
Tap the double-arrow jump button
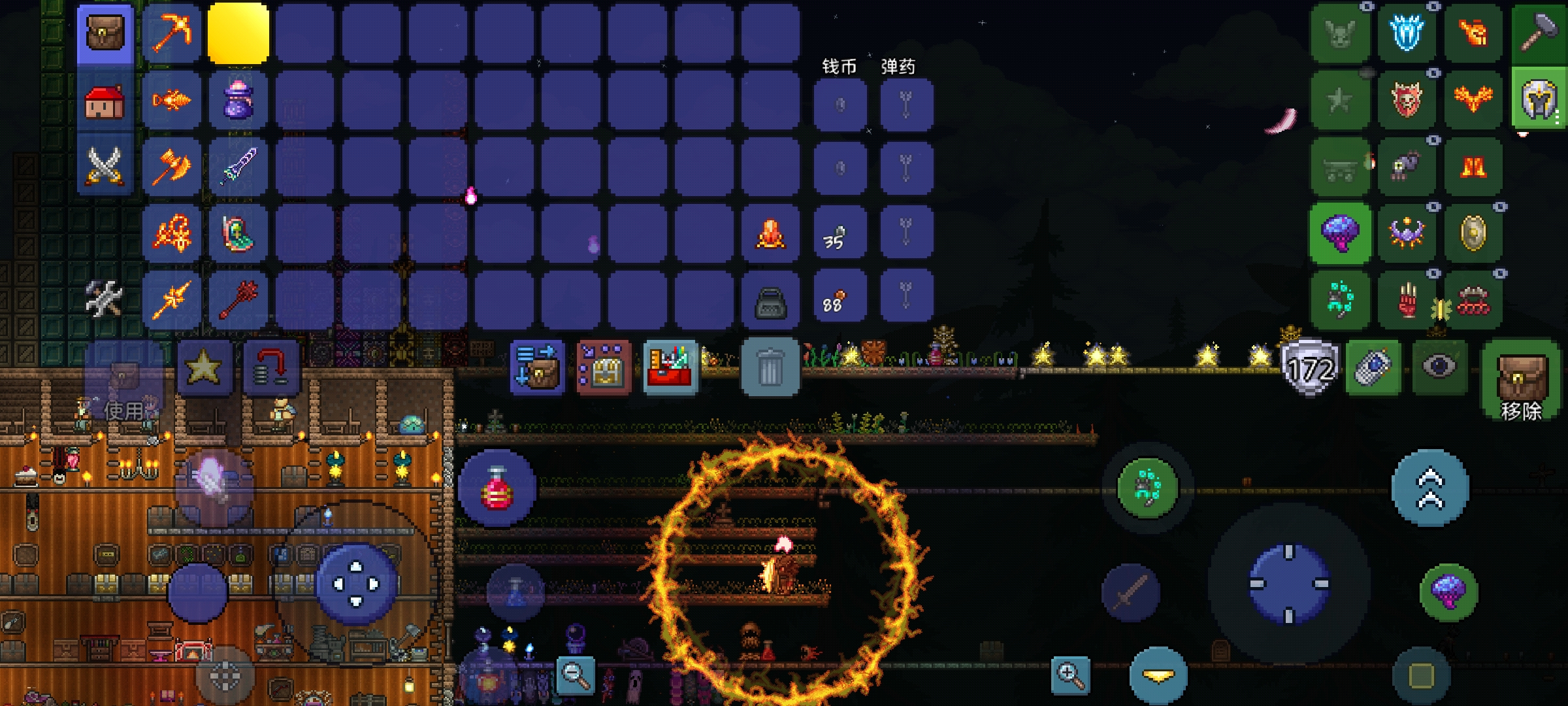pyautogui.click(x=1429, y=488)
